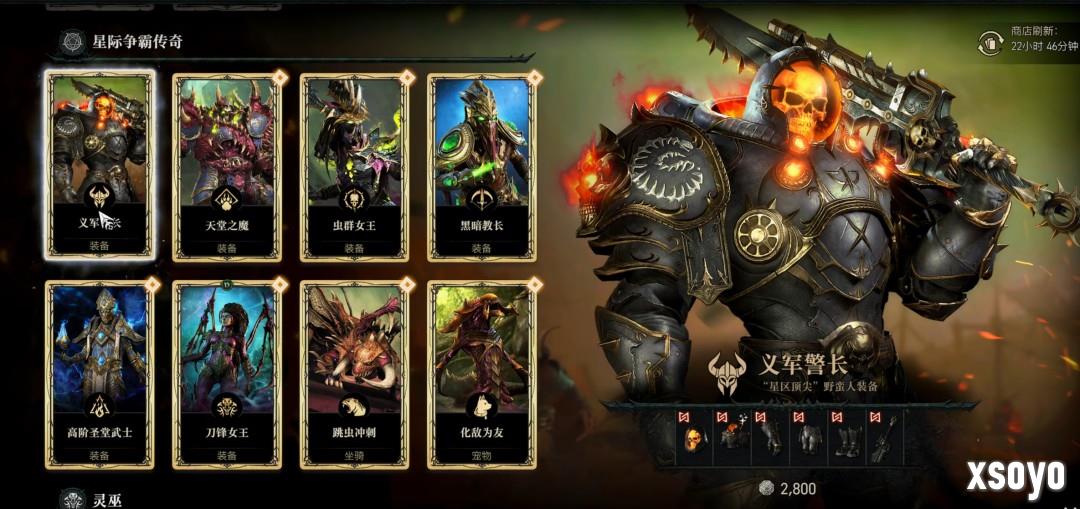This screenshot has width=1080, height=509.
Task: Select the 跳虫冲刺 mount card
Action: [x=354, y=374]
